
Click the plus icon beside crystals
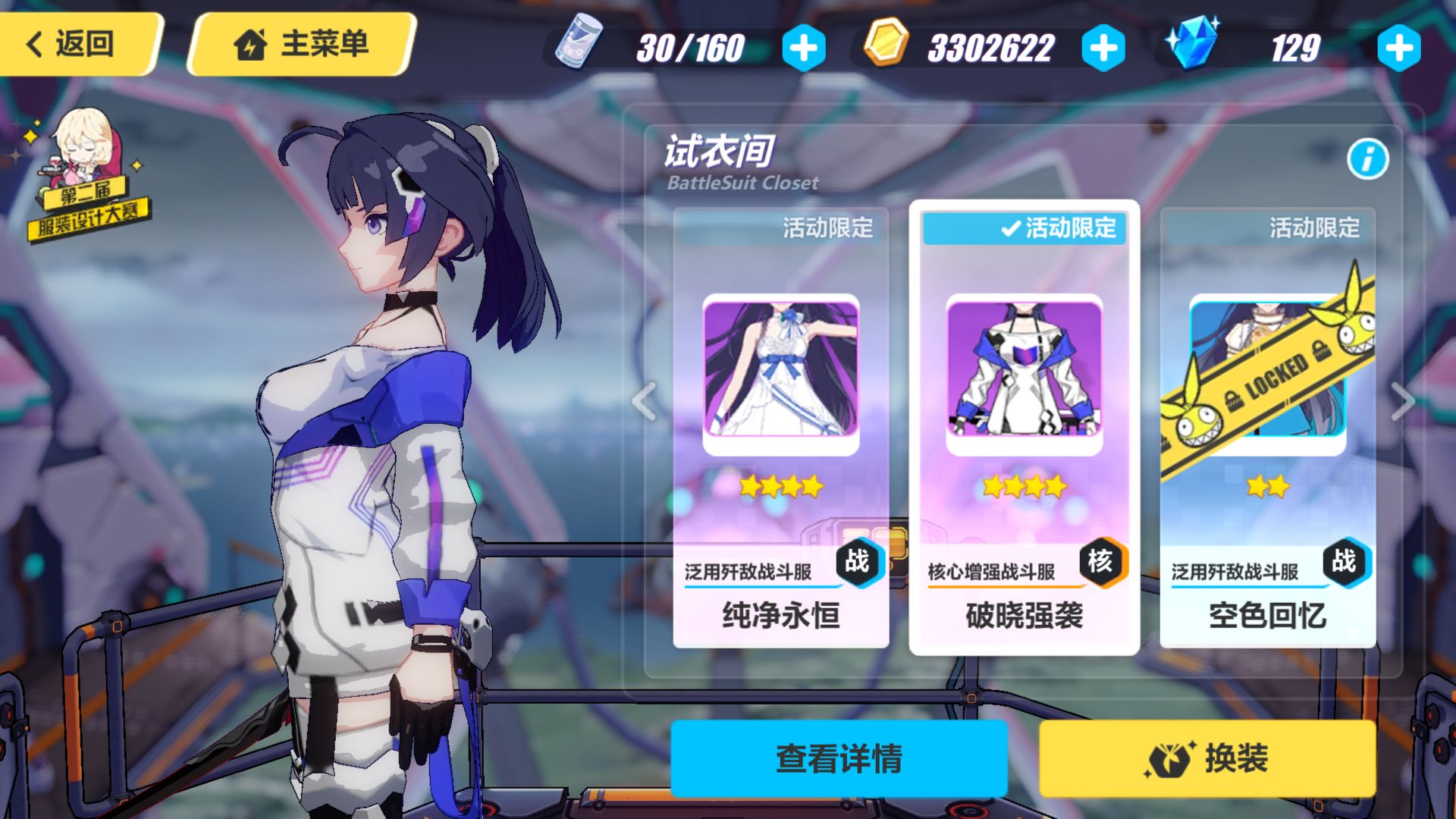1400,47
